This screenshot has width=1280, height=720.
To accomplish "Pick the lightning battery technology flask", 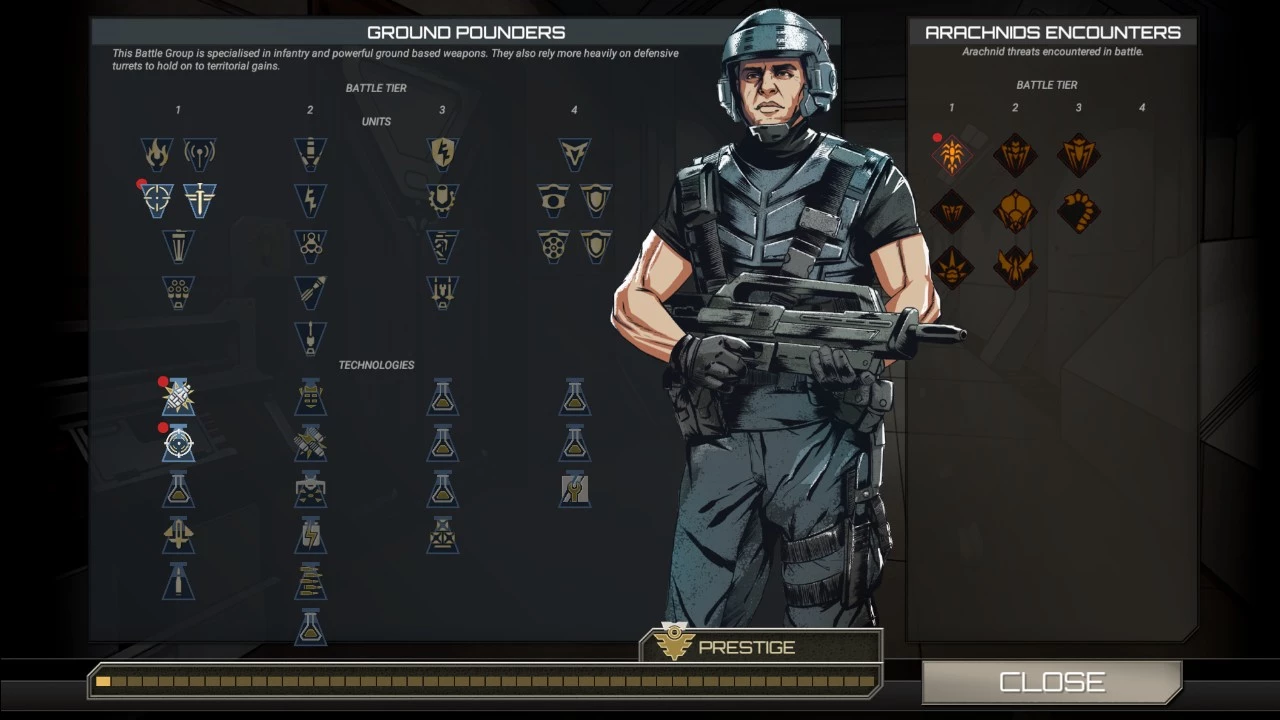I will coord(310,535).
